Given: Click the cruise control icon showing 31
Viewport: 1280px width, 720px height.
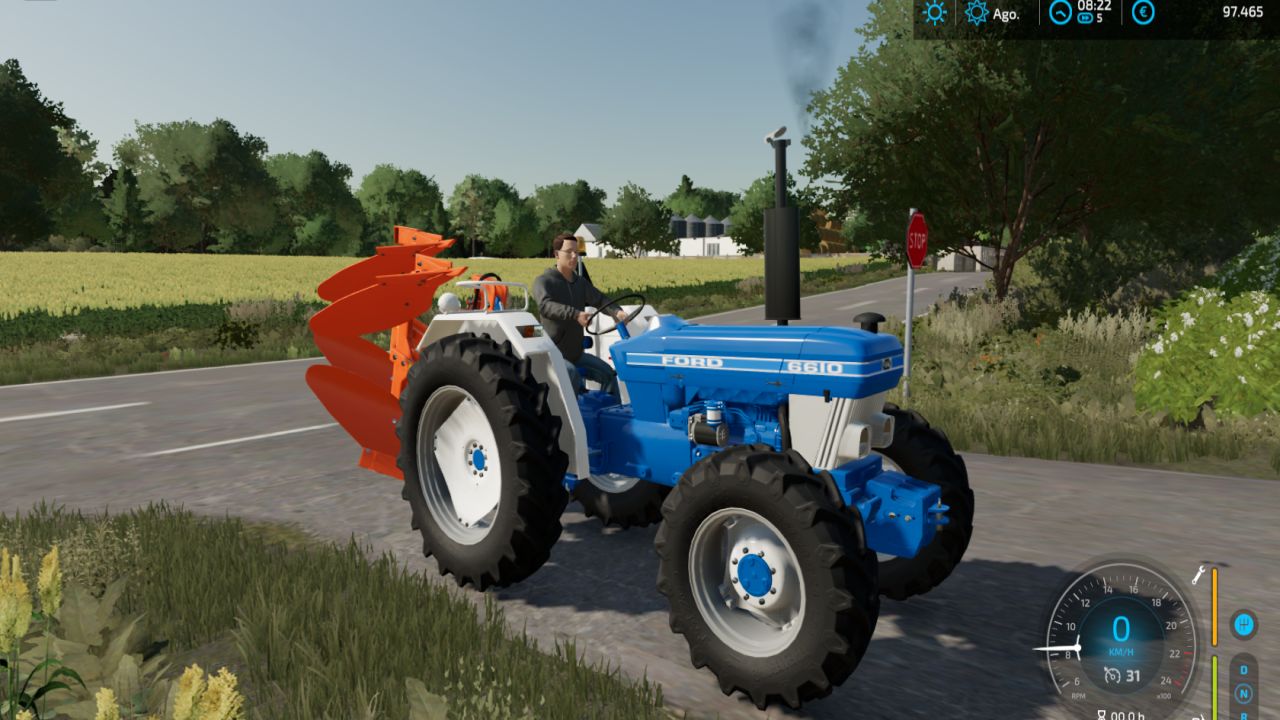Looking at the screenshot, I should (1122, 676).
